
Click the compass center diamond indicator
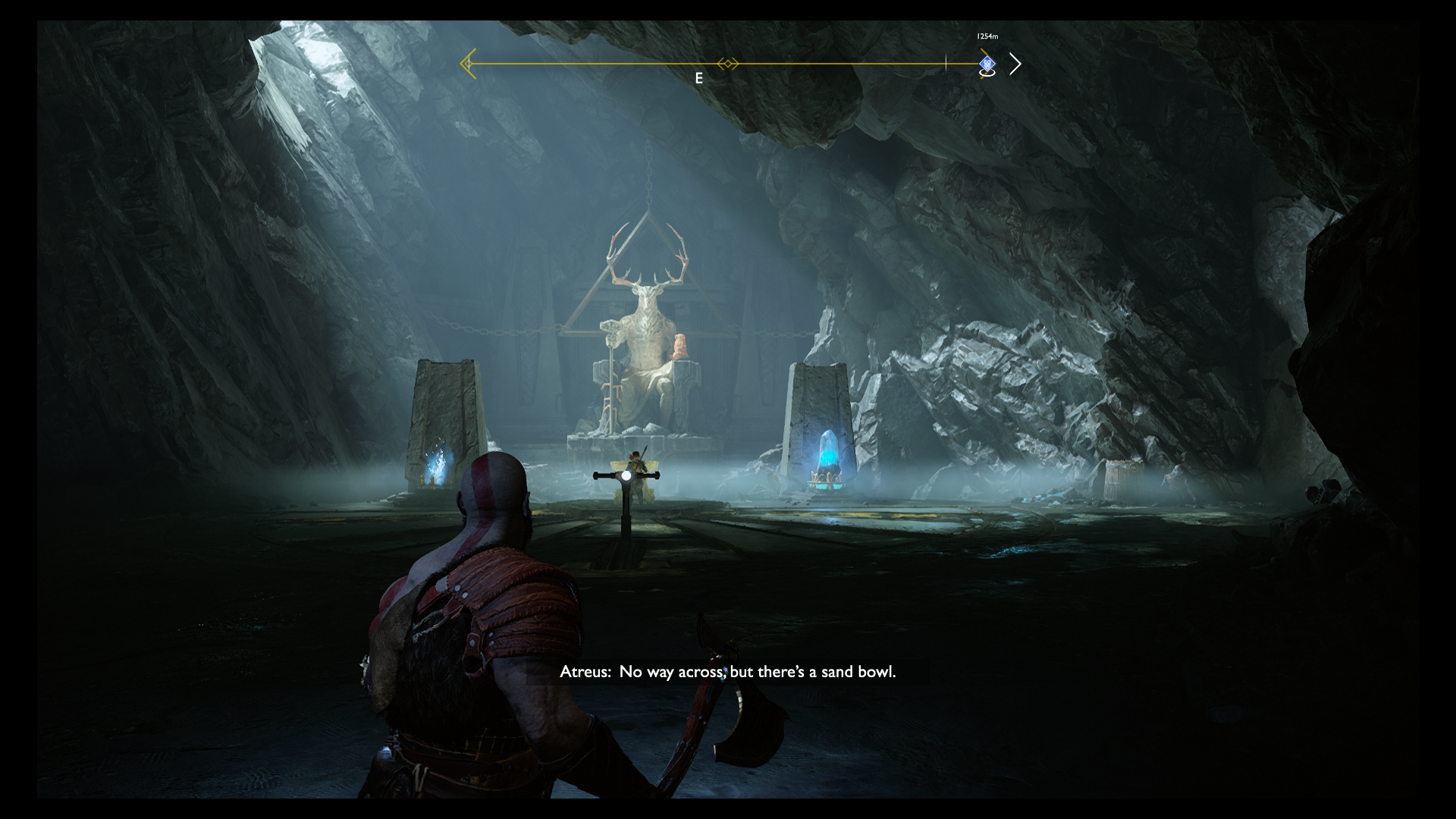[x=728, y=64]
